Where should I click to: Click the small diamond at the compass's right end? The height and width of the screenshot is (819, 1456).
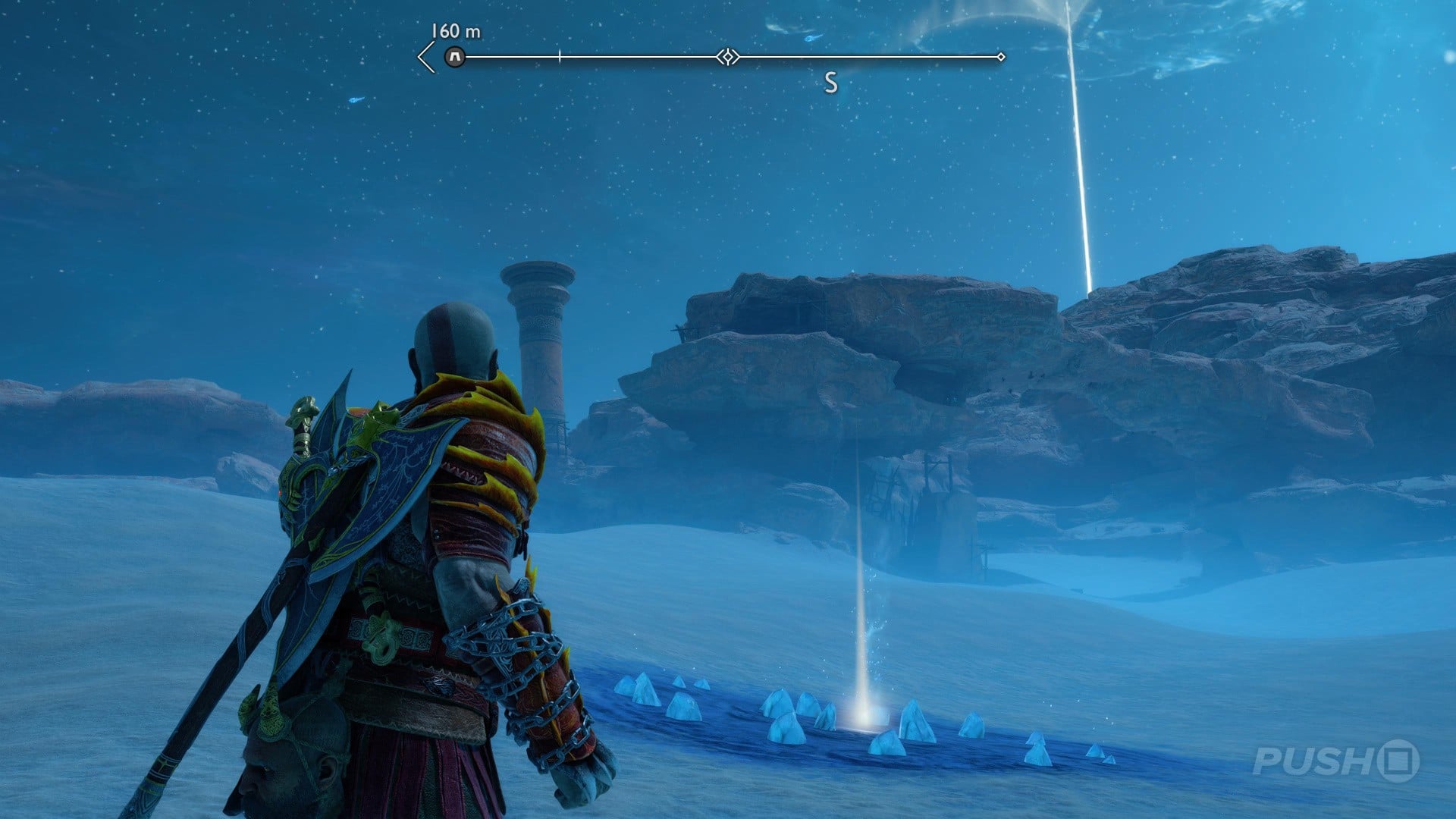coord(1003,55)
